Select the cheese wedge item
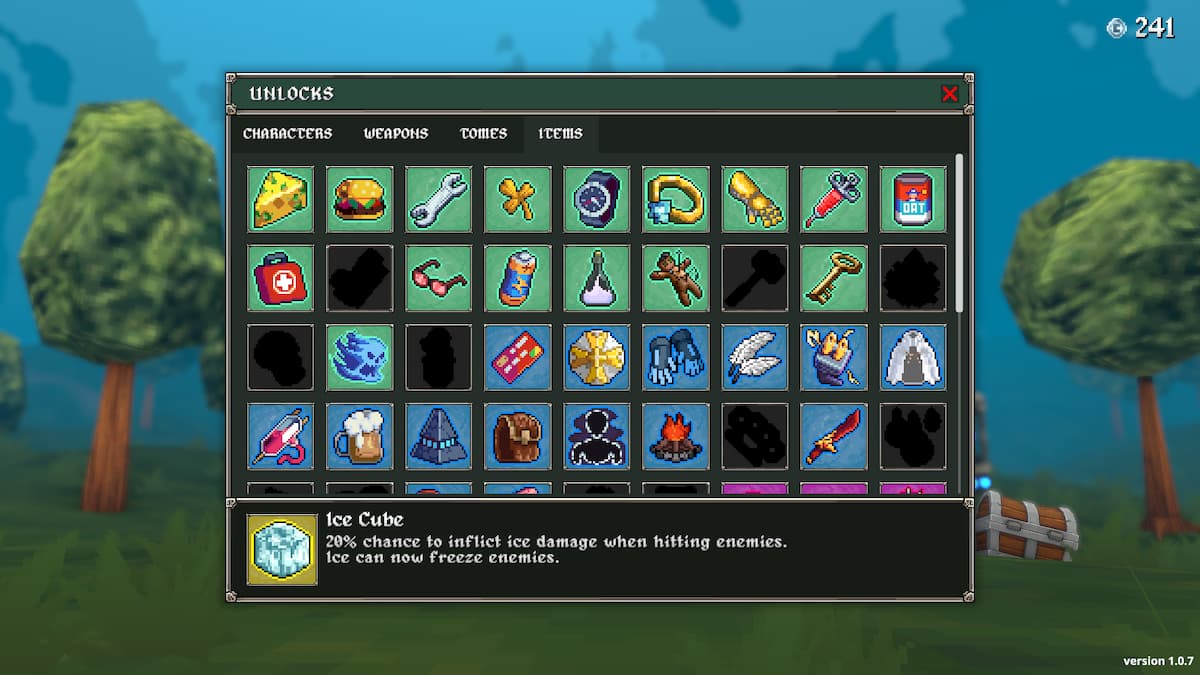The width and height of the screenshot is (1200, 675). 280,198
